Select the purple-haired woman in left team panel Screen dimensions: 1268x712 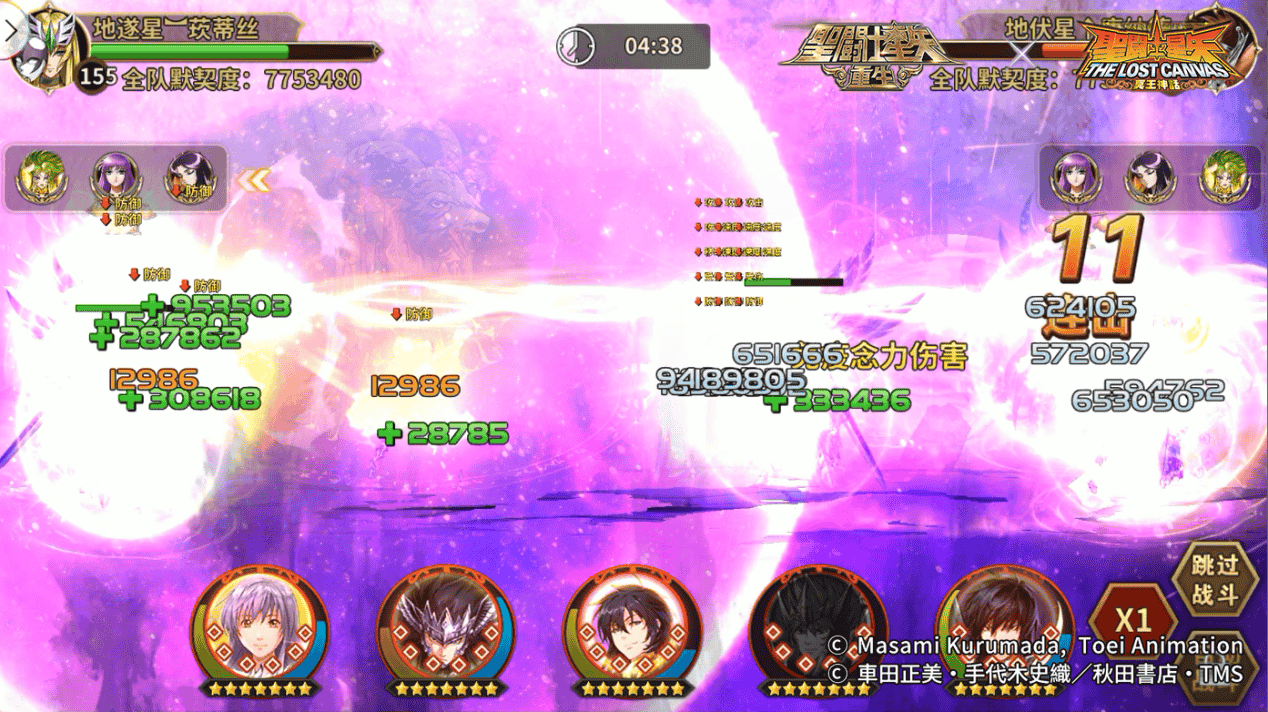point(113,177)
